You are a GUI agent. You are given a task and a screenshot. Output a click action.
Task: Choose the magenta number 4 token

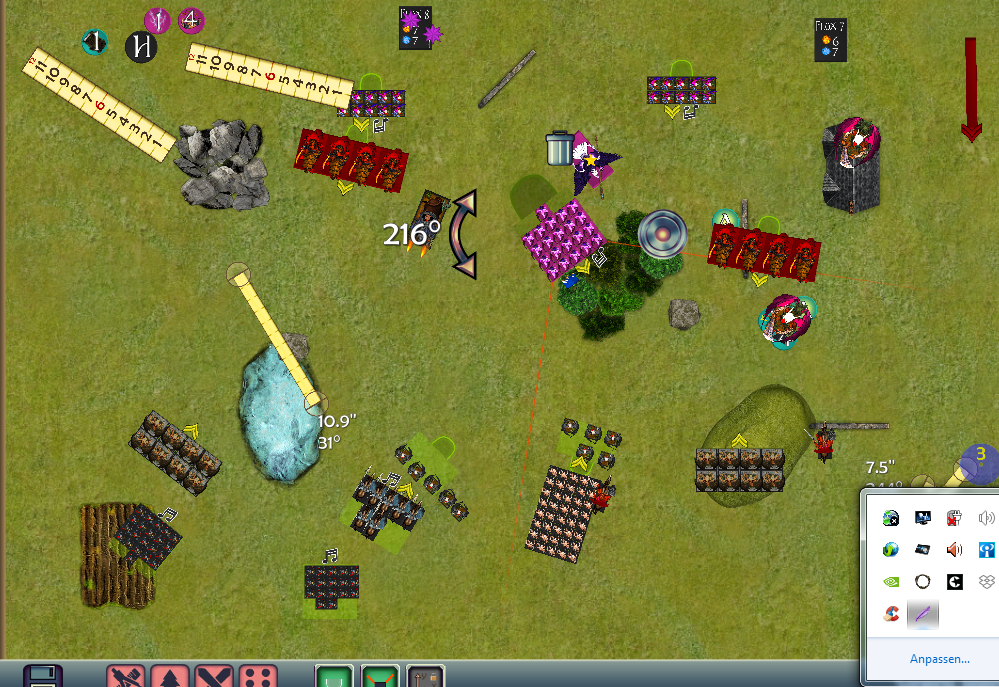tap(191, 20)
